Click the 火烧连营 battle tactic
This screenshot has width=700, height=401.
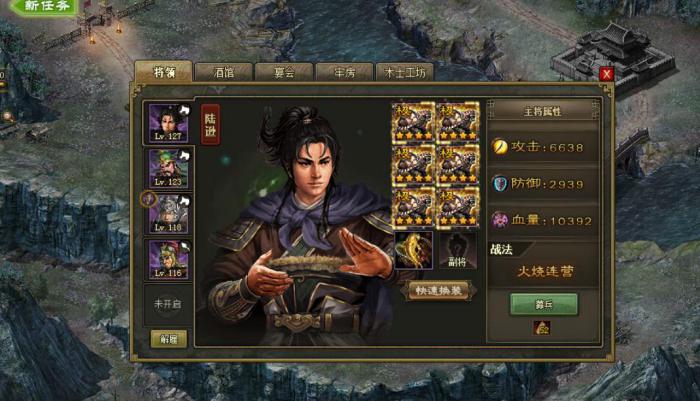pyautogui.click(x=543, y=270)
